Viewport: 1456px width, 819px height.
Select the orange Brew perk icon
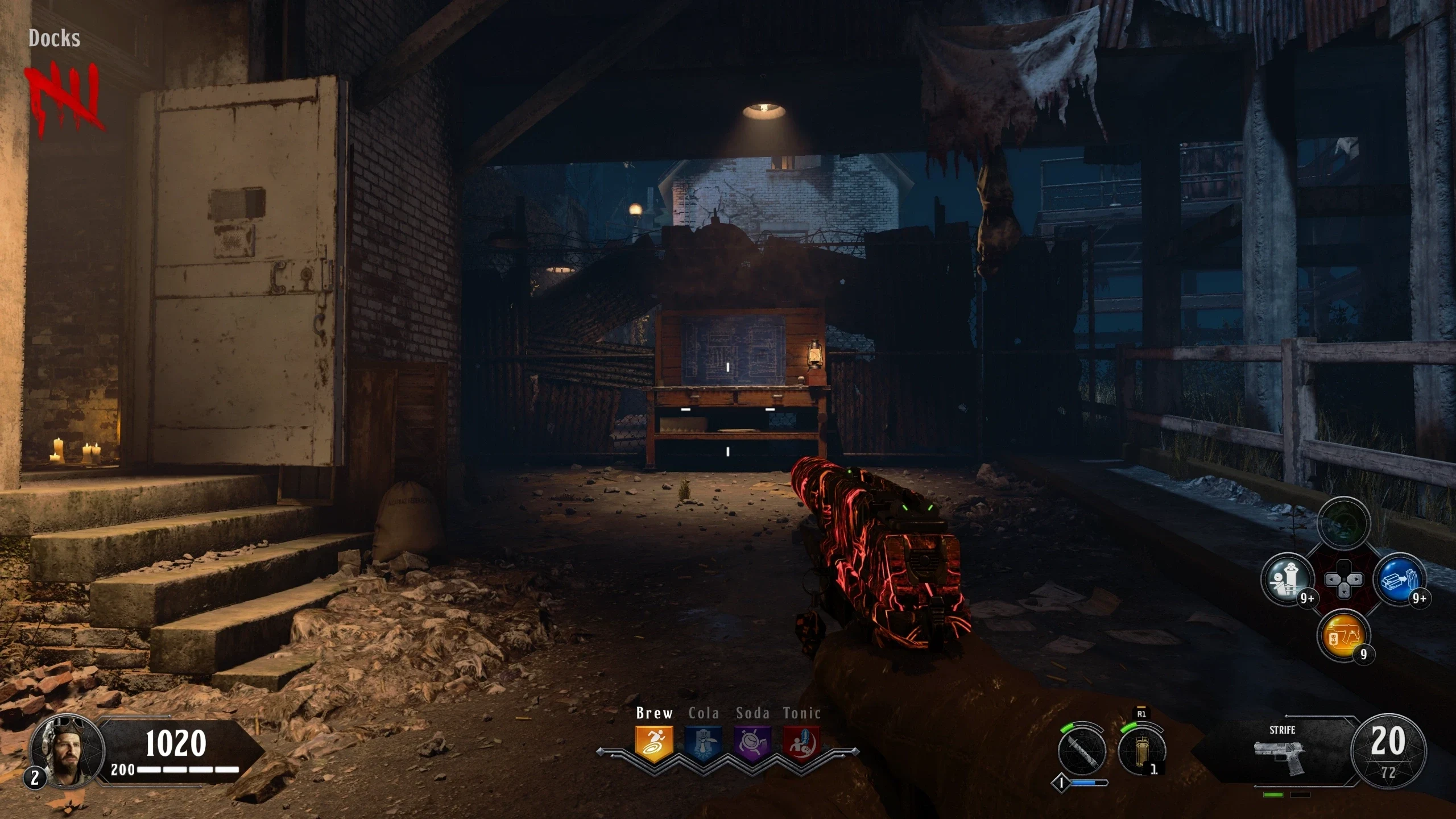pos(654,743)
